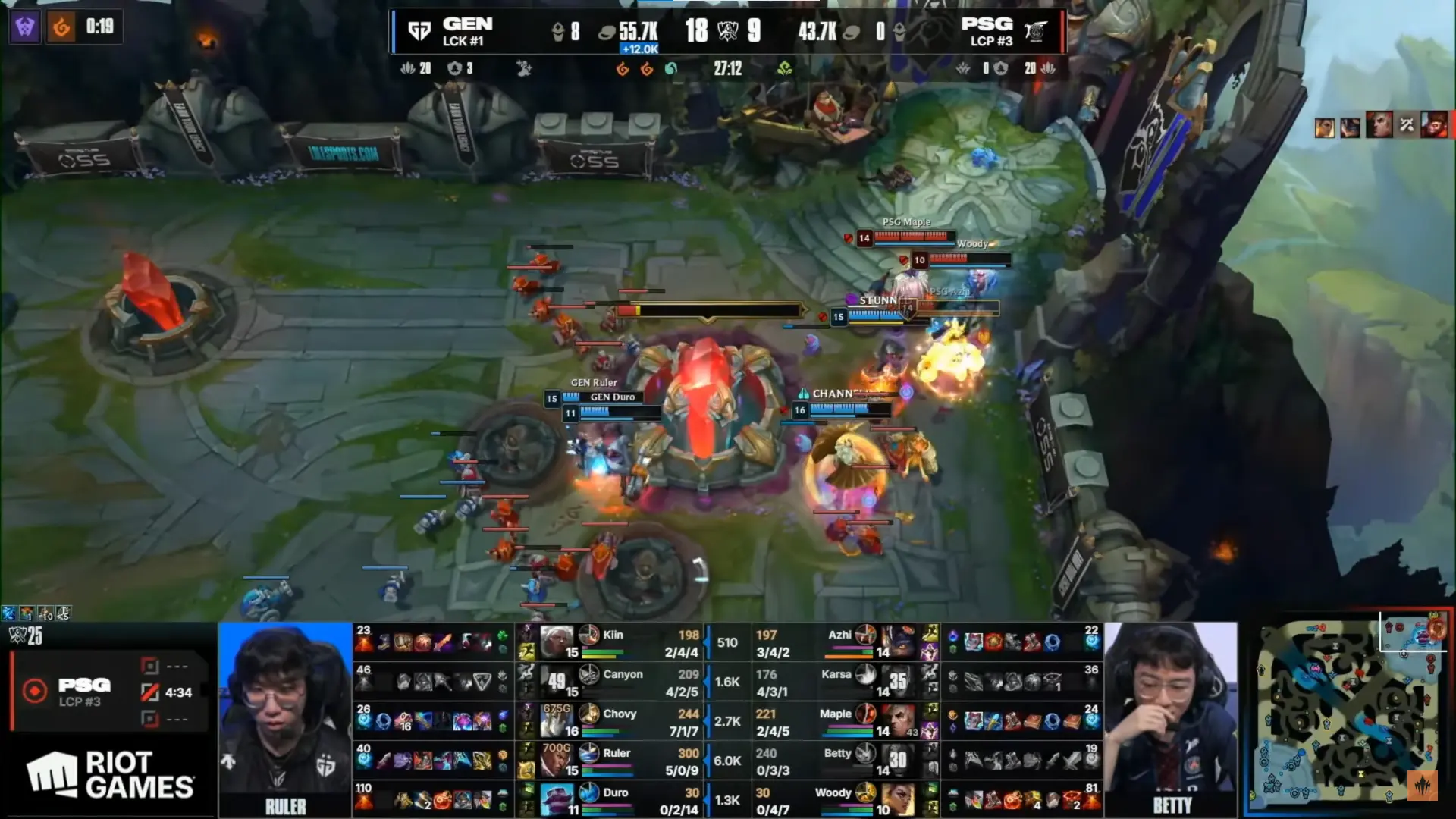Click the GEN team logo in the header
This screenshot has width=1456, height=819.
coord(419,31)
